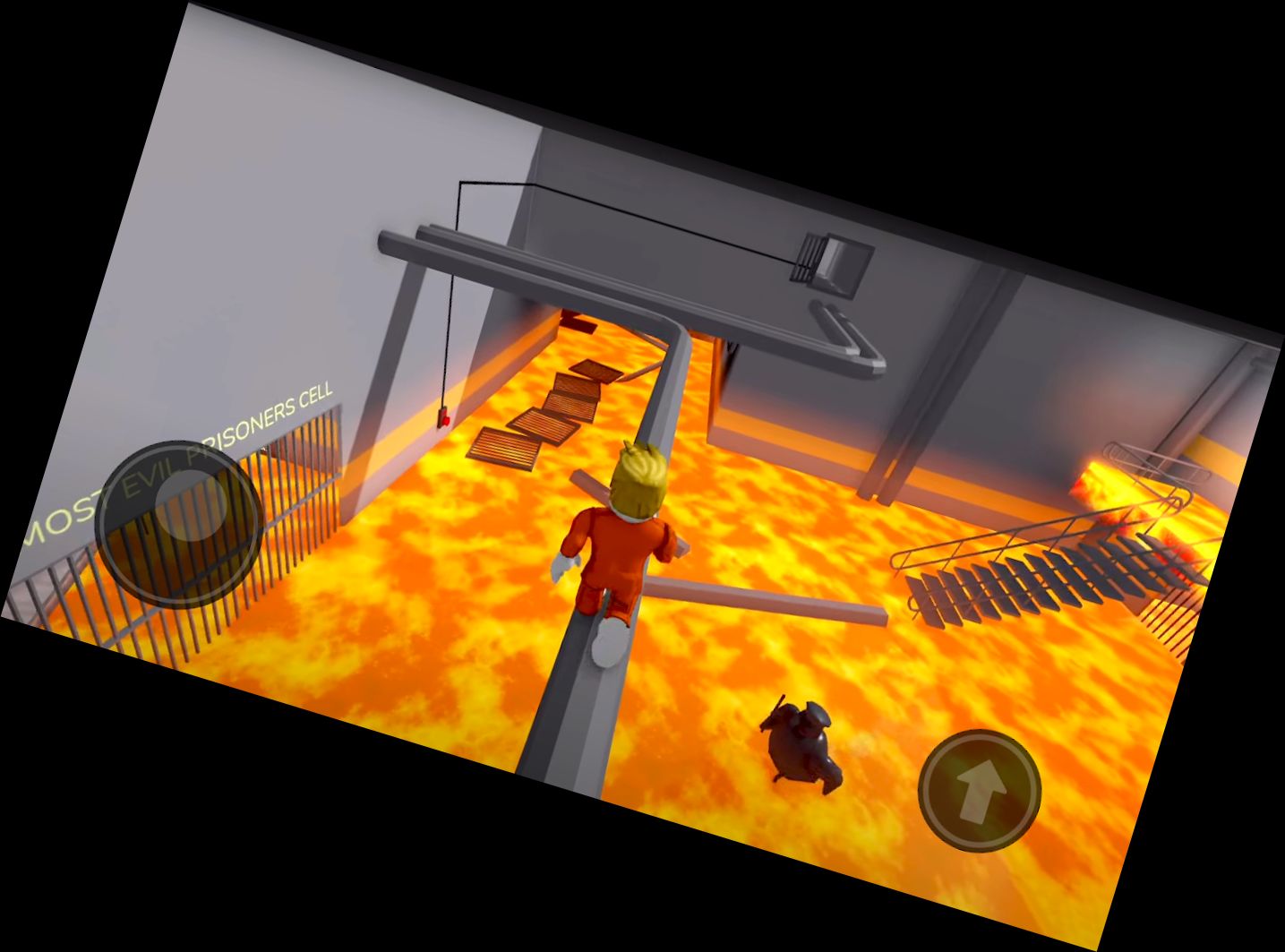This screenshot has height=952, width=1285.
Task: Tap the jump arrow button
Action: pyautogui.click(x=981, y=792)
